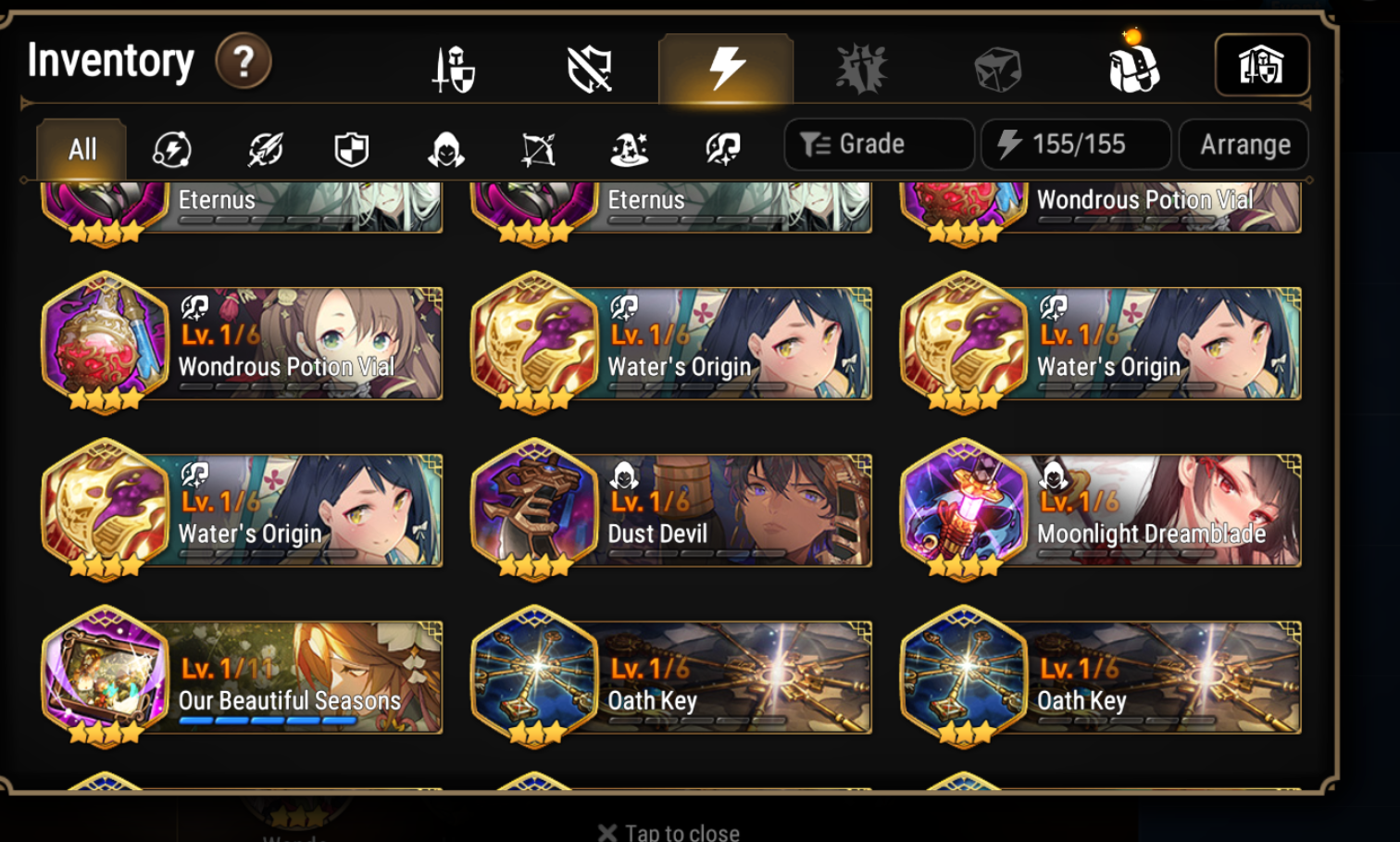Open the Moonlight Dreamblade artifact
The height and width of the screenshot is (842, 1400).
(1102, 510)
